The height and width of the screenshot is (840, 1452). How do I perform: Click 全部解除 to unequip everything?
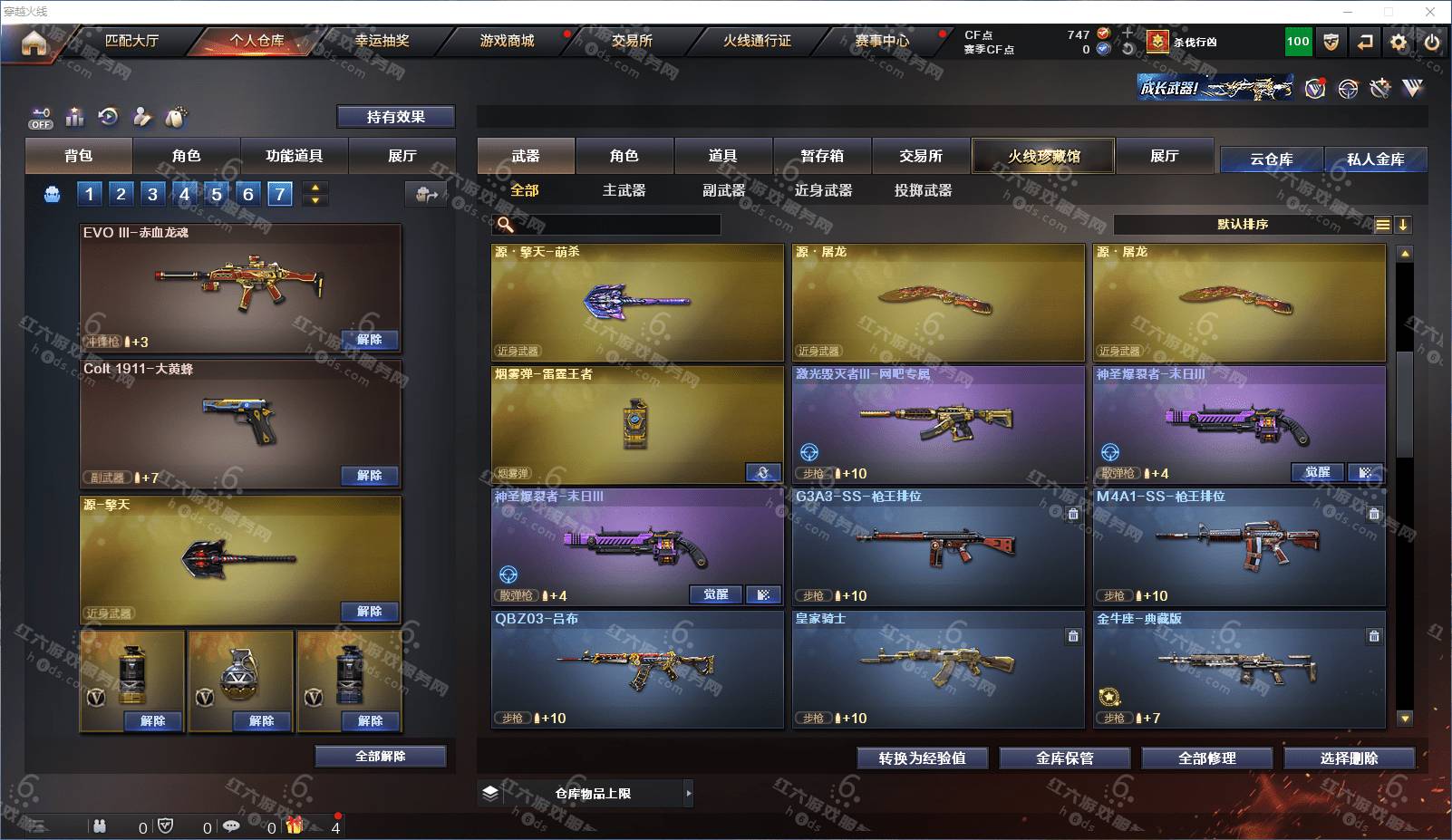pyautogui.click(x=380, y=756)
